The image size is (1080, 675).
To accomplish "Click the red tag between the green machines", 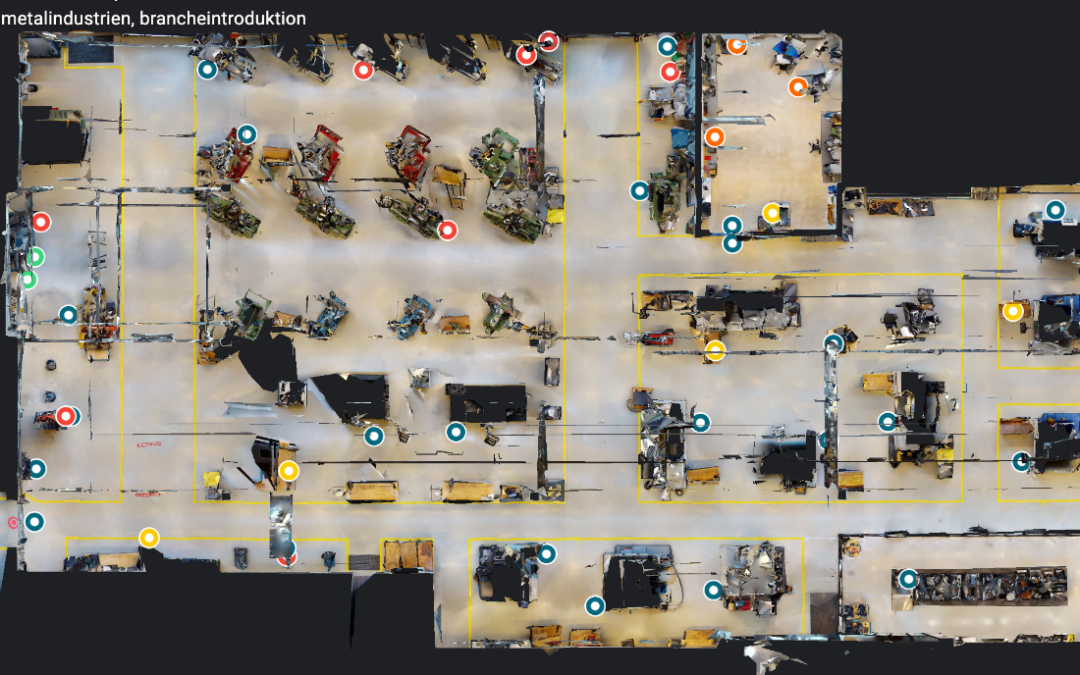I will [x=447, y=230].
